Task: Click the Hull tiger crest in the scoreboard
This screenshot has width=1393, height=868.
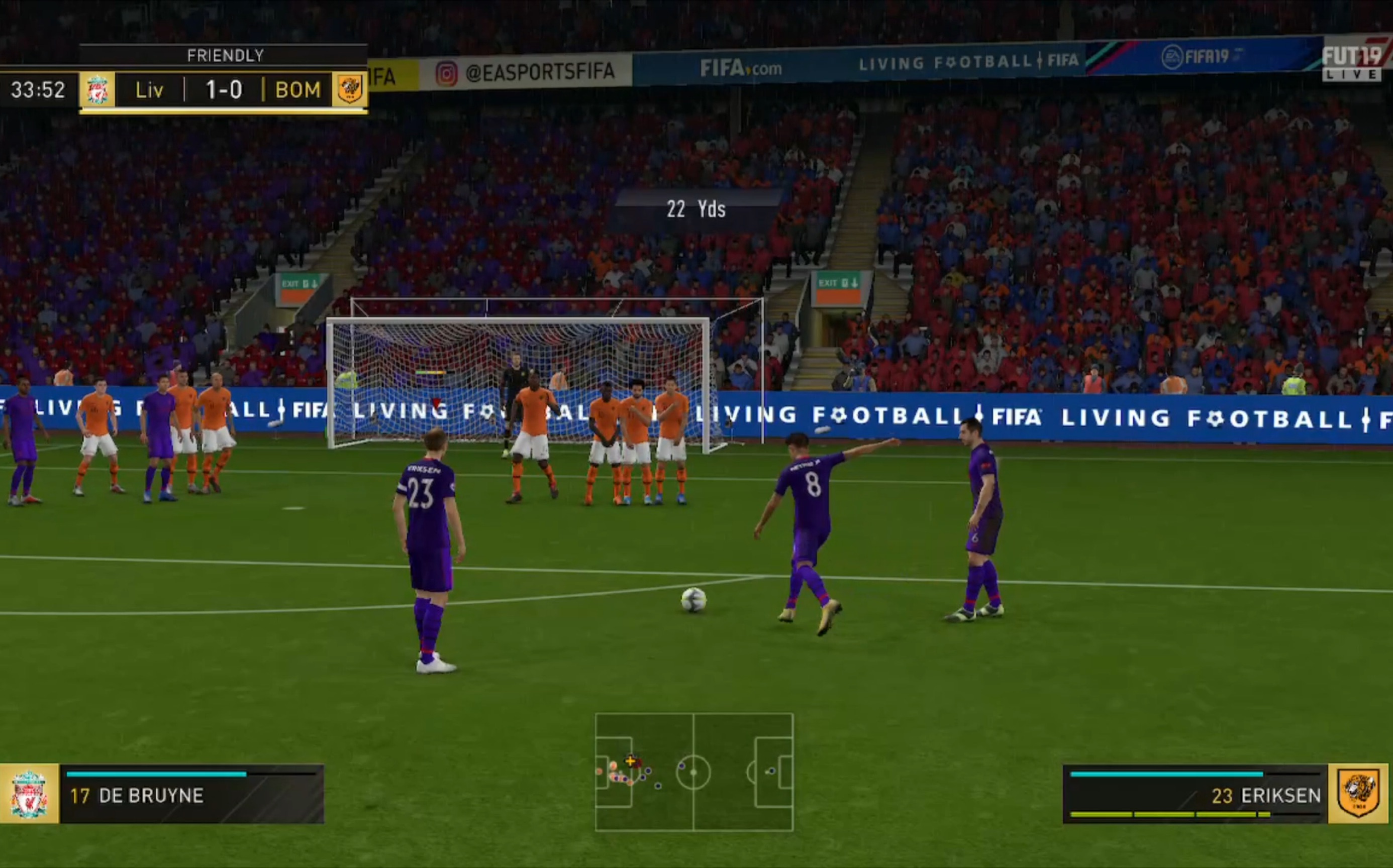Action: [349, 89]
